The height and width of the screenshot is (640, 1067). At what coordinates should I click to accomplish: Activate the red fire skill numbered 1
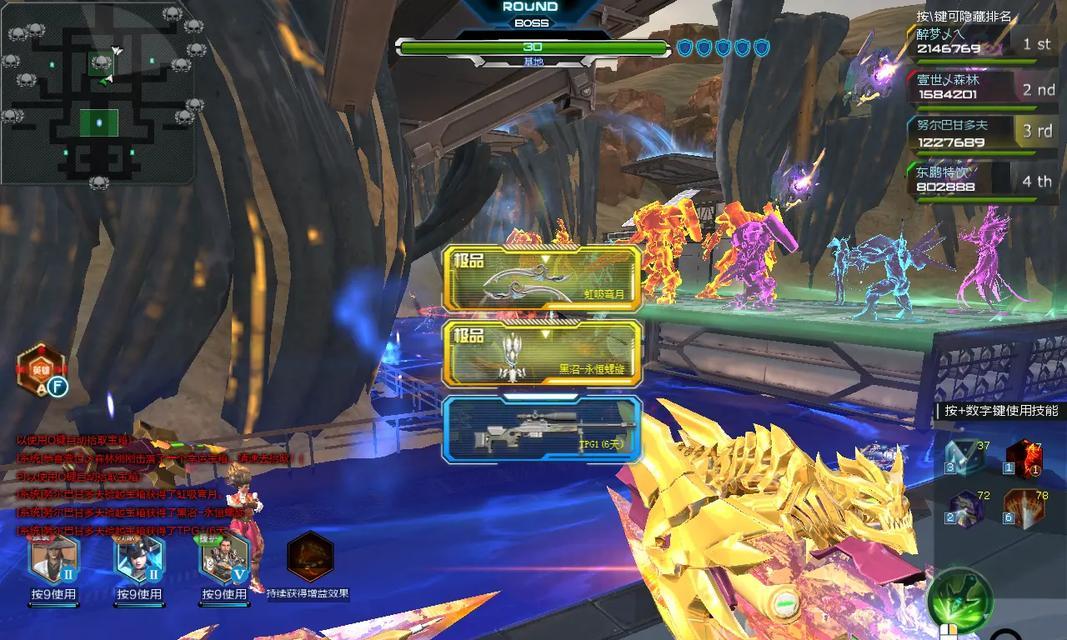(1023, 457)
